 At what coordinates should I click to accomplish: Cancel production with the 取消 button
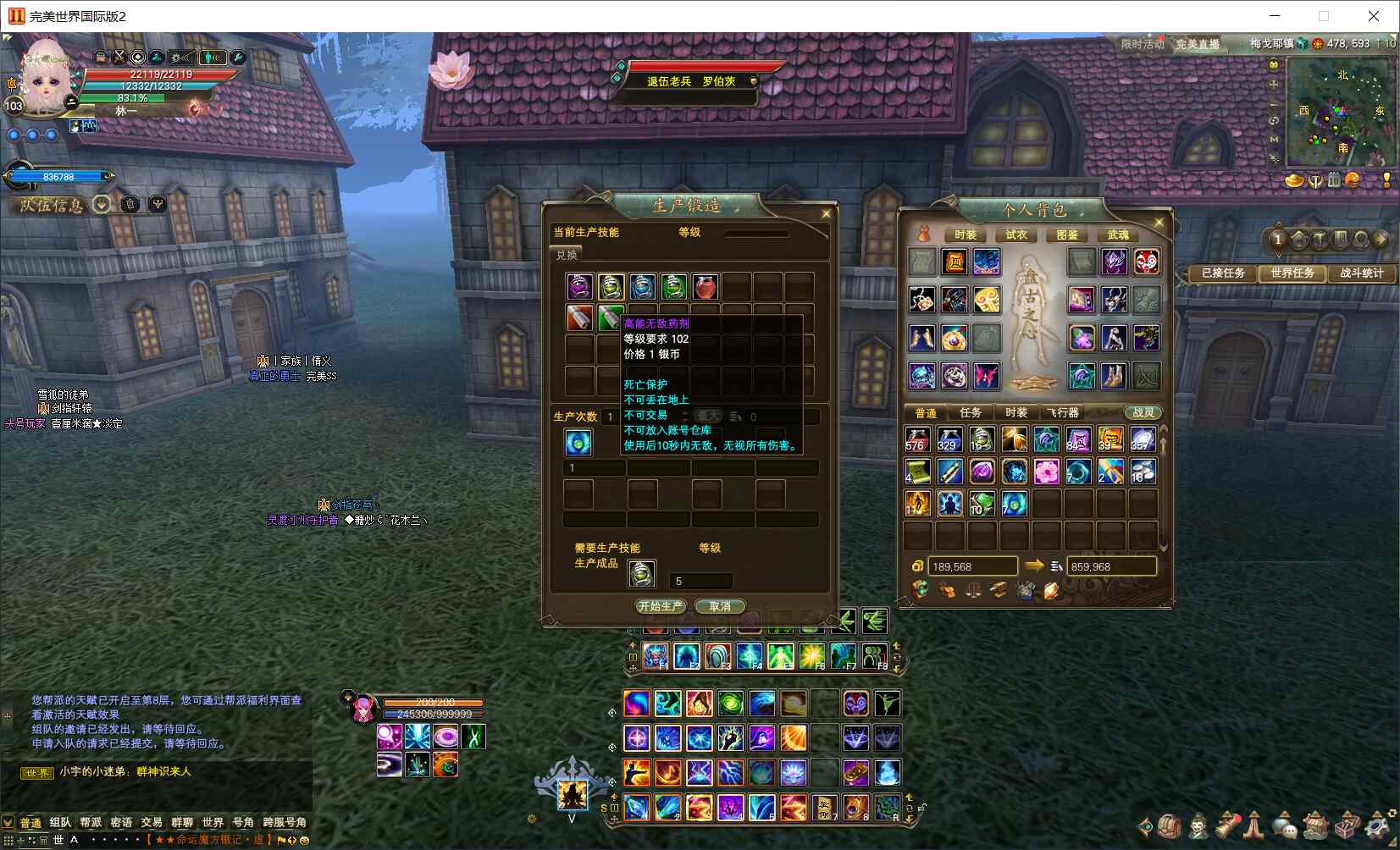720,606
